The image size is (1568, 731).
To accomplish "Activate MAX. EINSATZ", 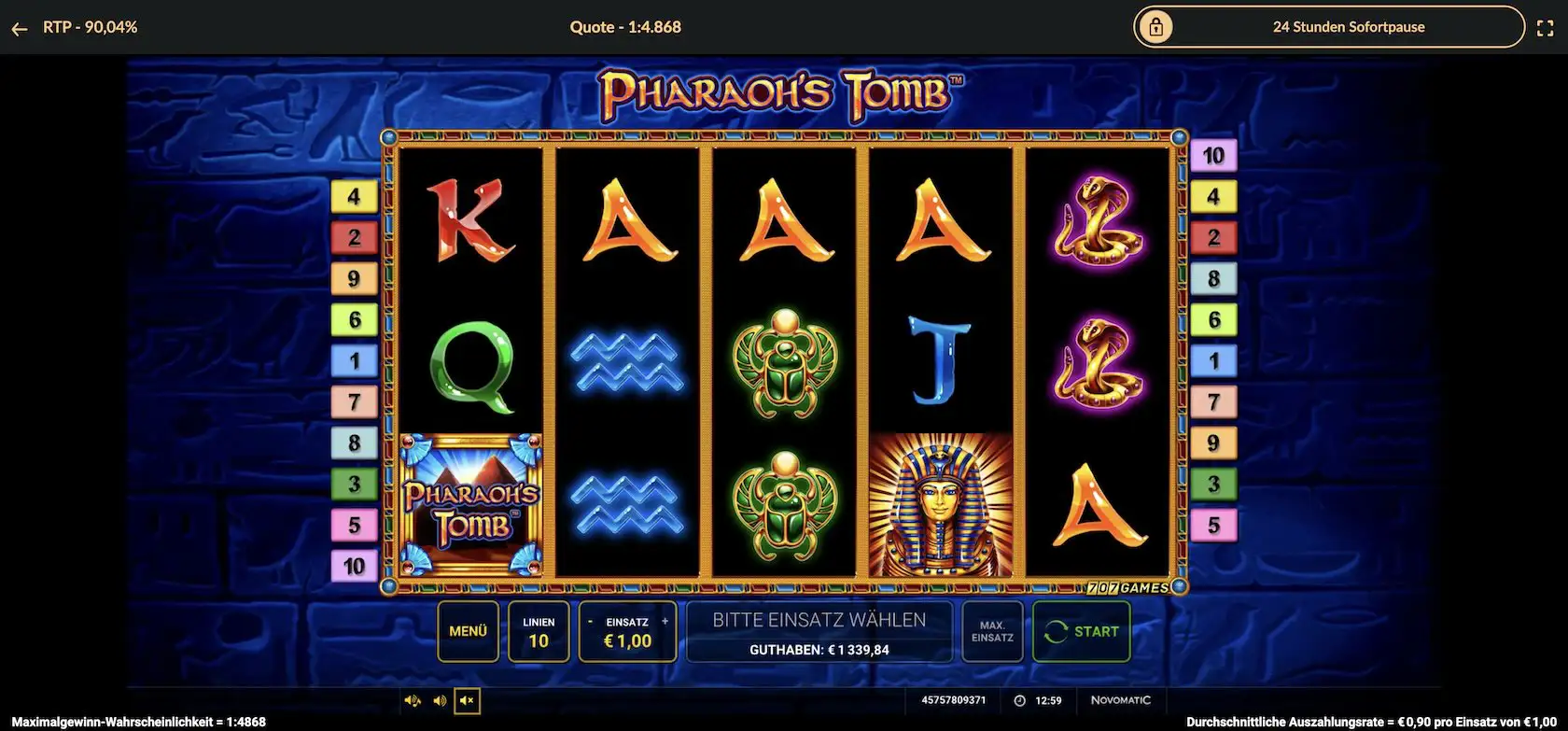I will (x=992, y=631).
